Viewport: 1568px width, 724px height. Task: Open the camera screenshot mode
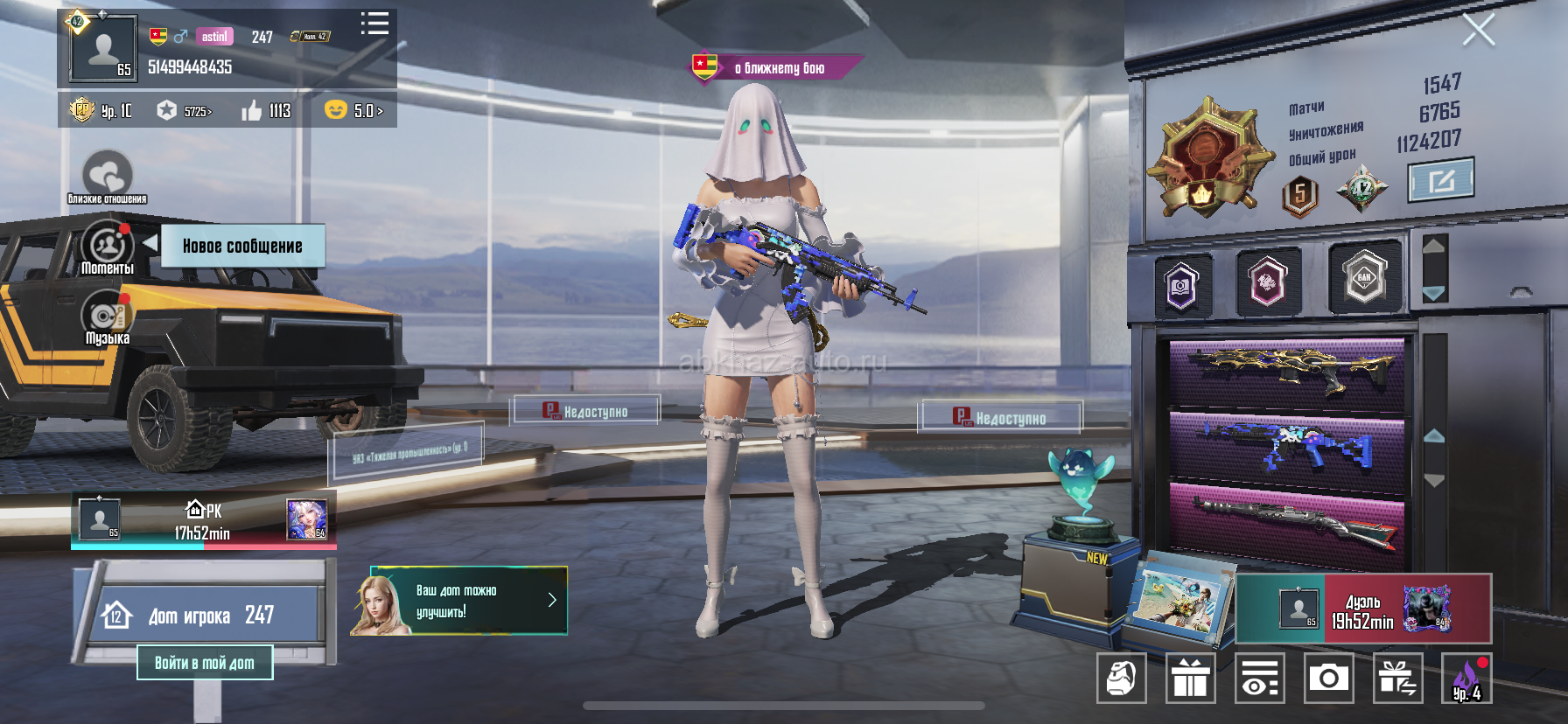point(1328,678)
